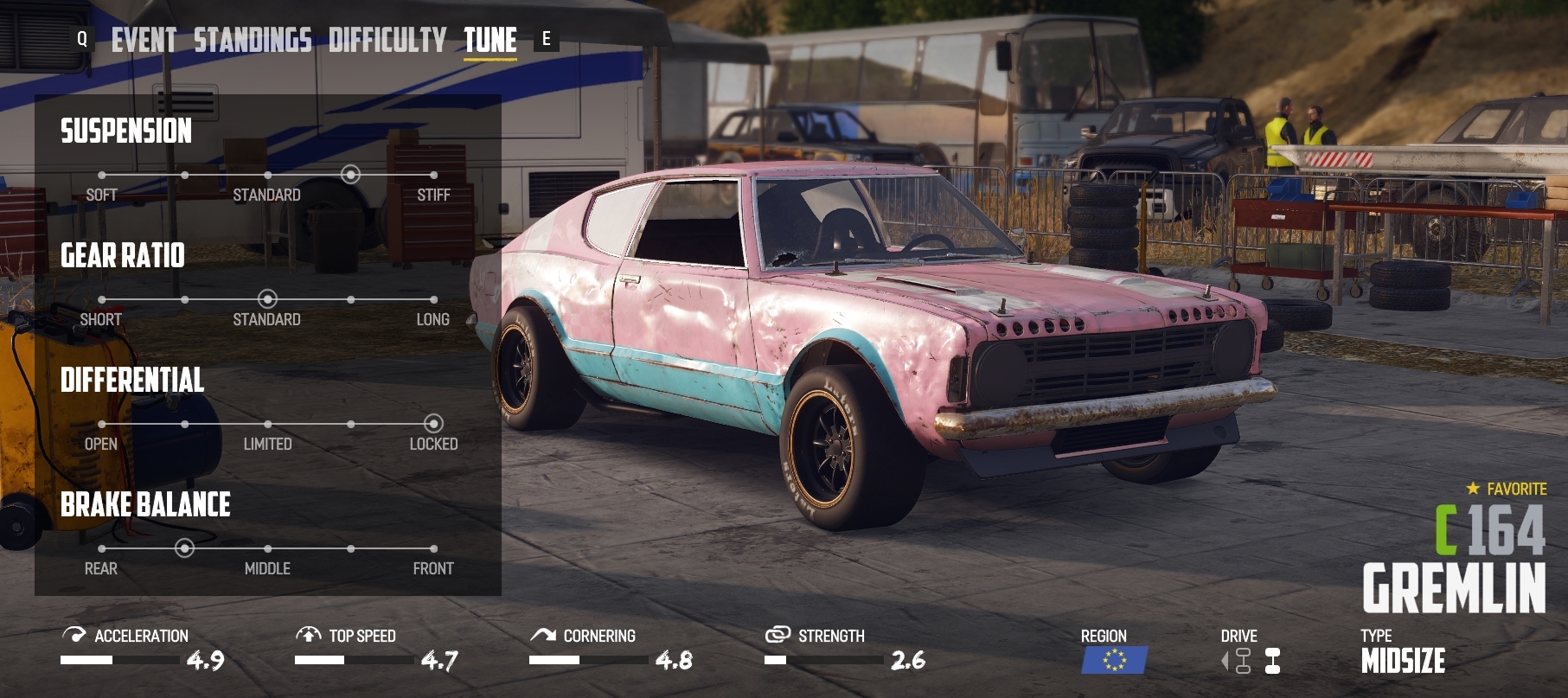Click the Top Speed speedometer icon
The image size is (1568, 698).
pos(310,636)
